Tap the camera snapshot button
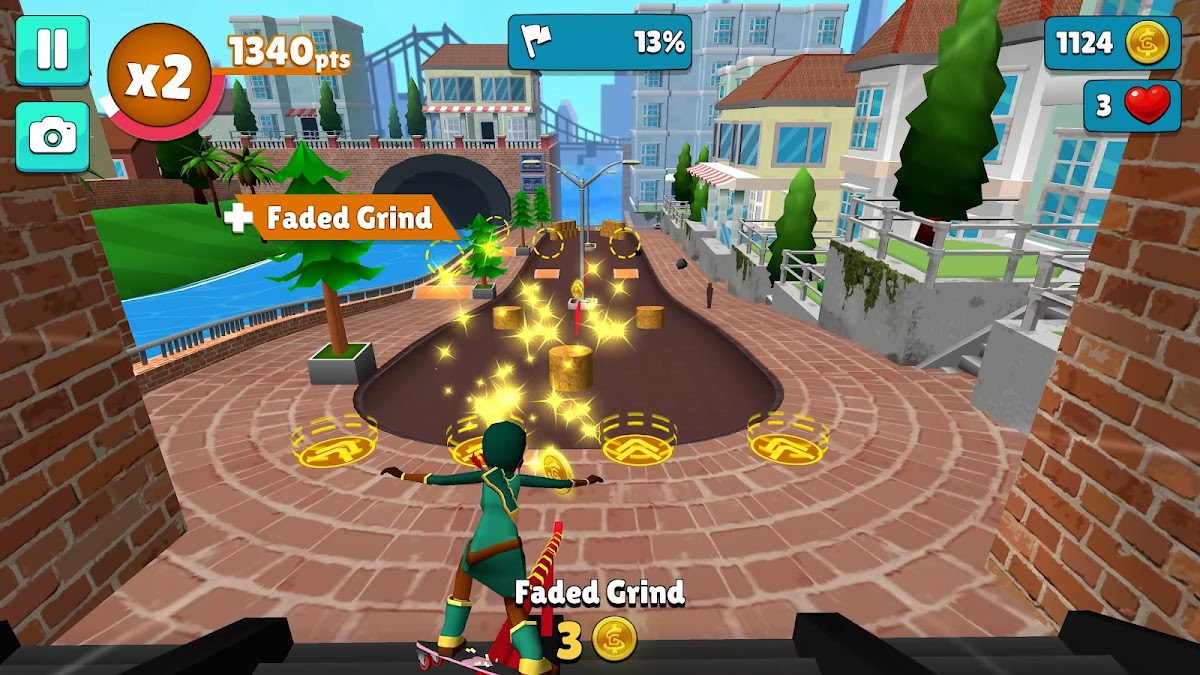The image size is (1200, 675). pyautogui.click(x=52, y=135)
